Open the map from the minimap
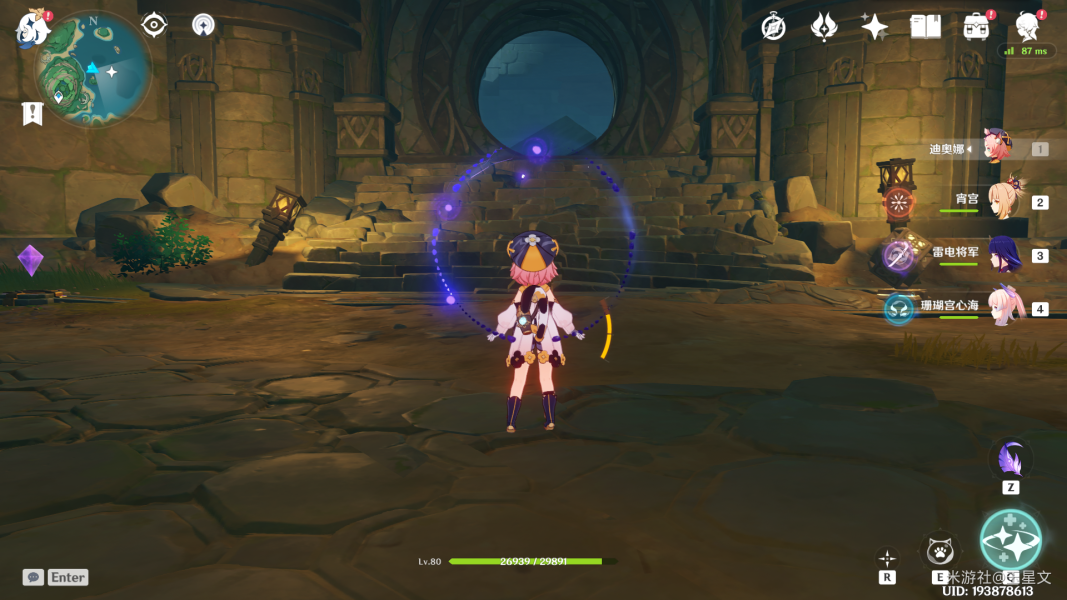The height and width of the screenshot is (600, 1067). tap(93, 68)
